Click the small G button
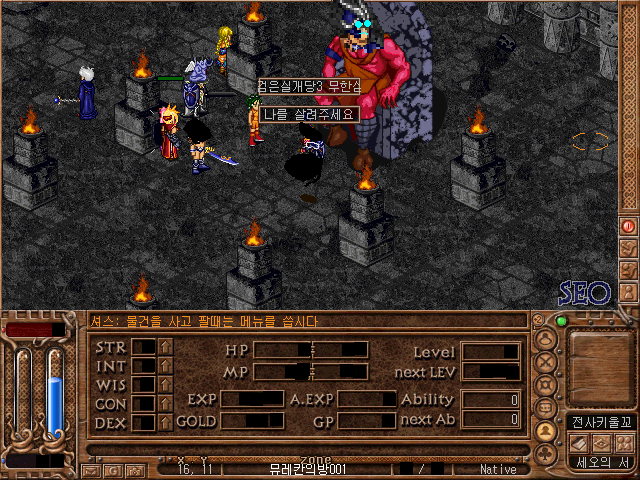The height and width of the screenshot is (480, 640). (112, 470)
